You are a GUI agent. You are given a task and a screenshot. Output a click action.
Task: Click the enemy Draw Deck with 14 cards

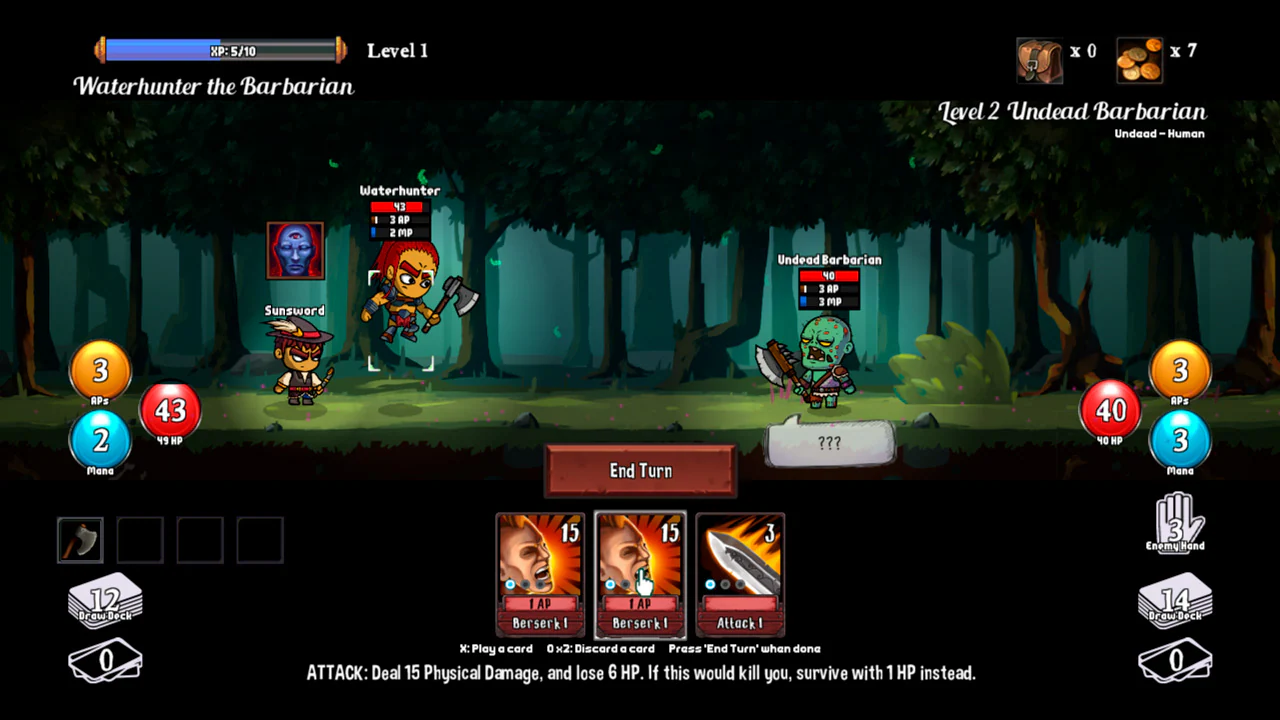pos(1175,599)
